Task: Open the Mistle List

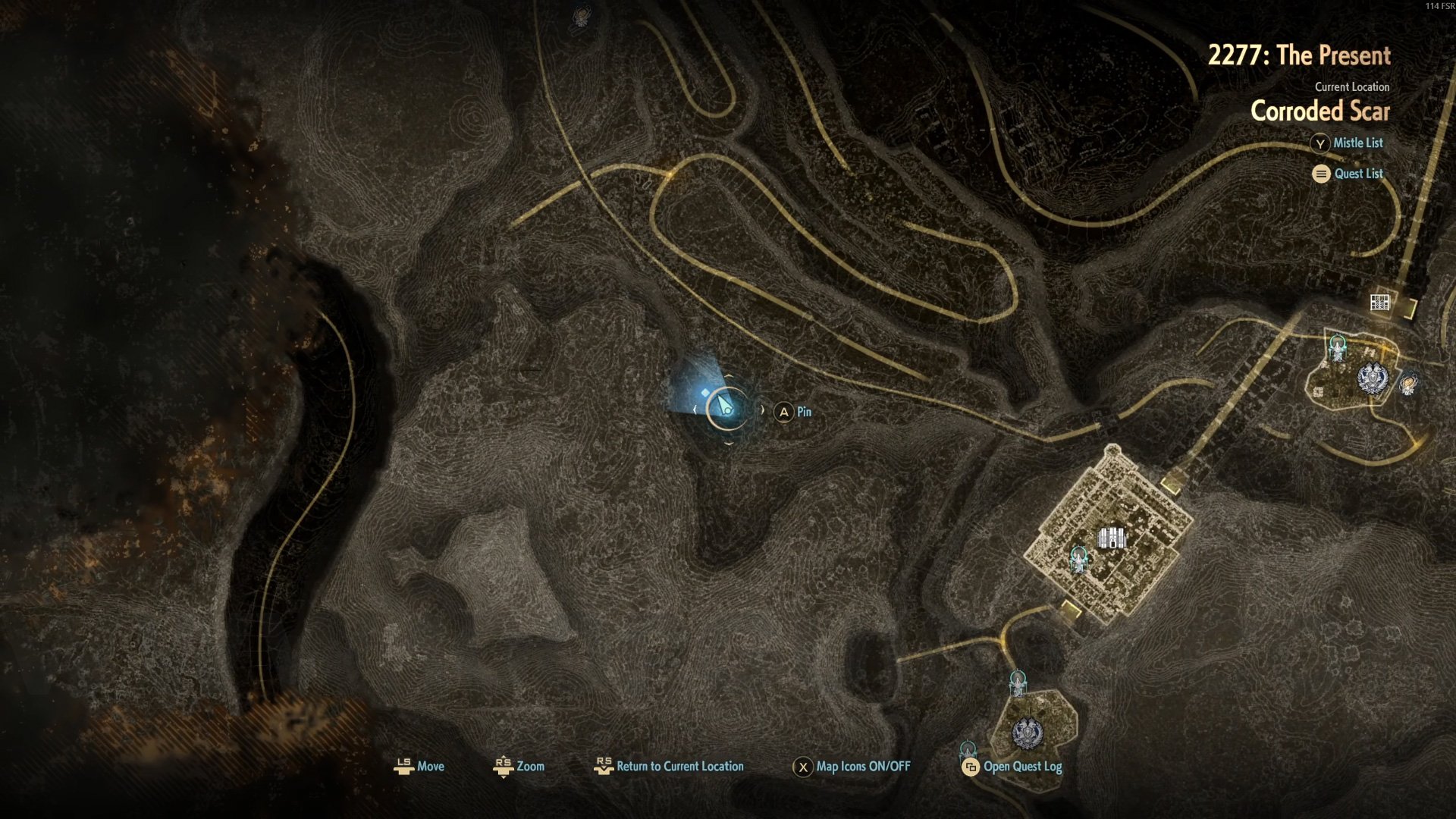Action: 1347,143
